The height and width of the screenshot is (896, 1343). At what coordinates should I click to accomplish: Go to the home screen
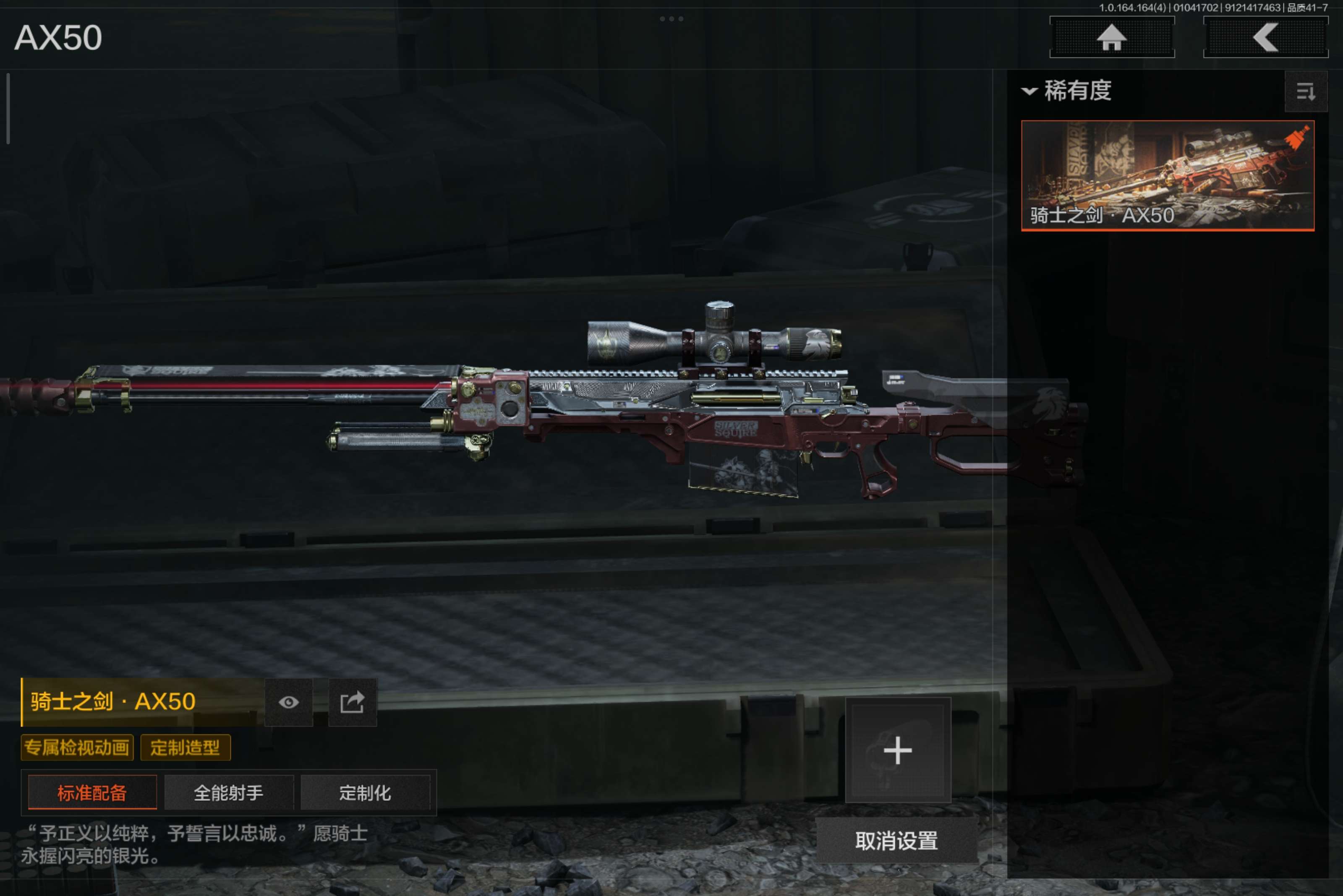[x=1111, y=38]
